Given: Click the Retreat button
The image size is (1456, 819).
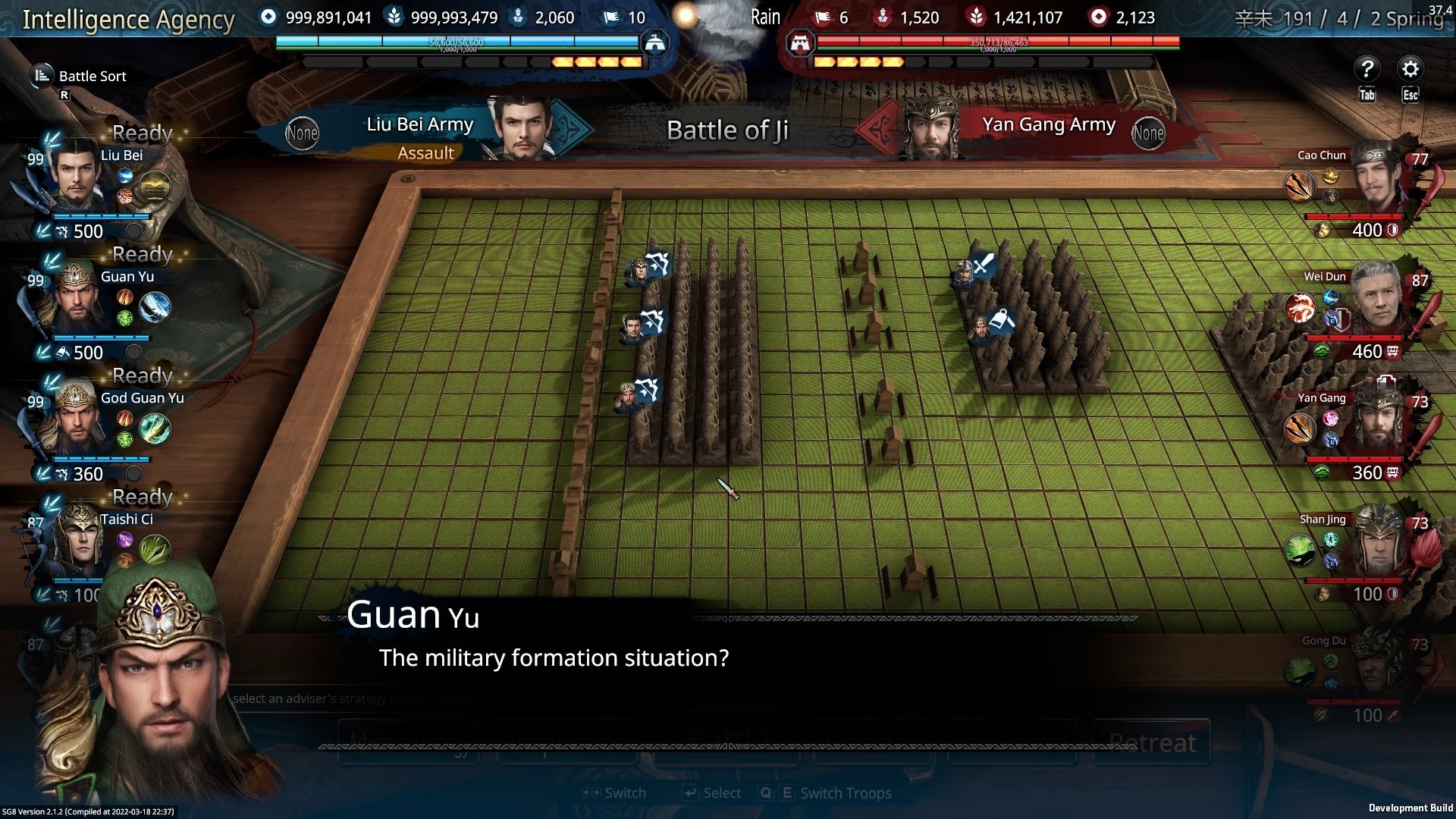Looking at the screenshot, I should 1151,743.
